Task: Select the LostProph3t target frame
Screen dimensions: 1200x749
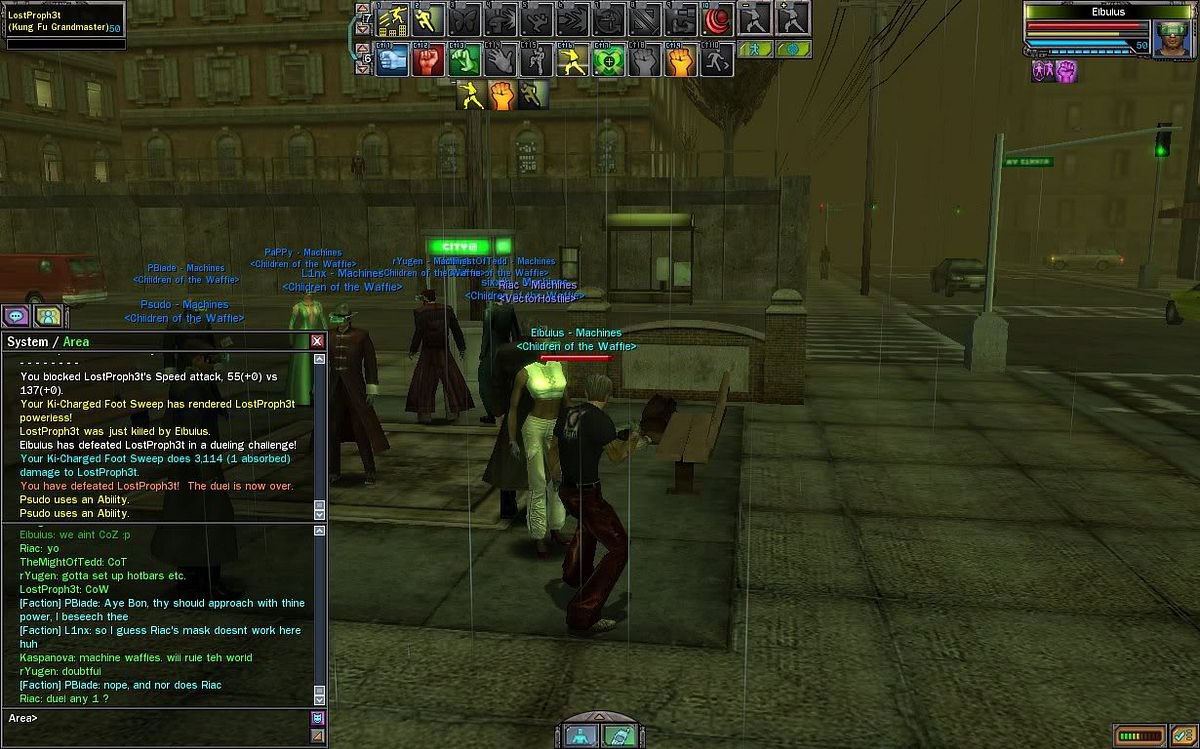Action: [x=62, y=24]
